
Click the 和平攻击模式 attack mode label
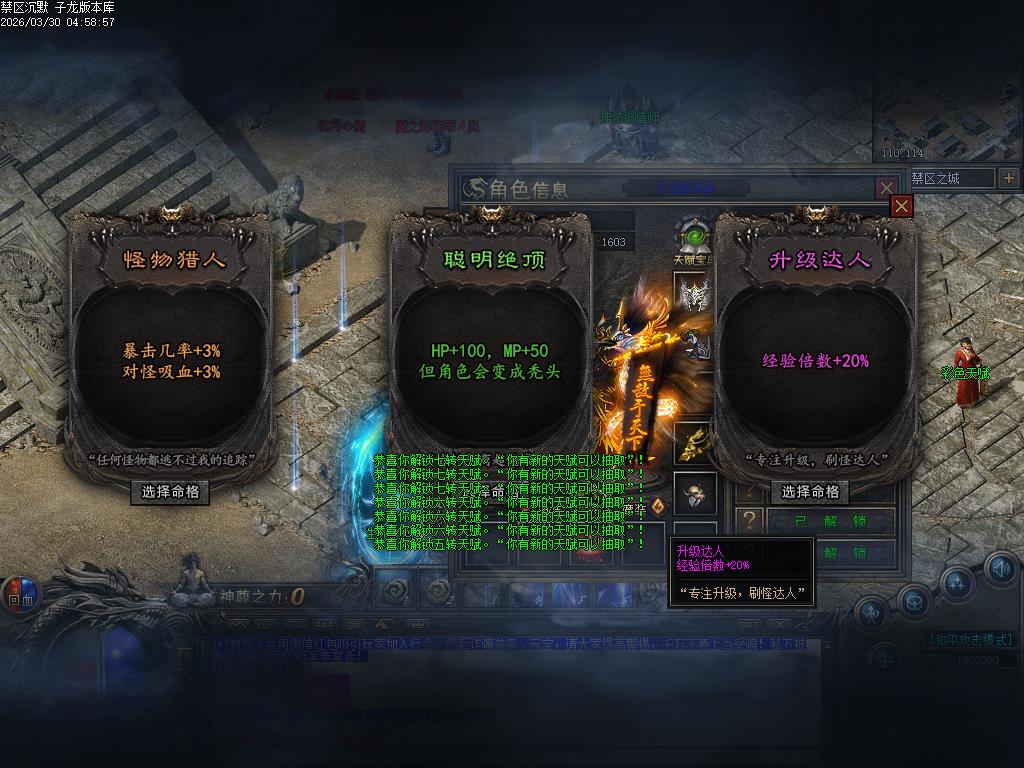pos(971,639)
